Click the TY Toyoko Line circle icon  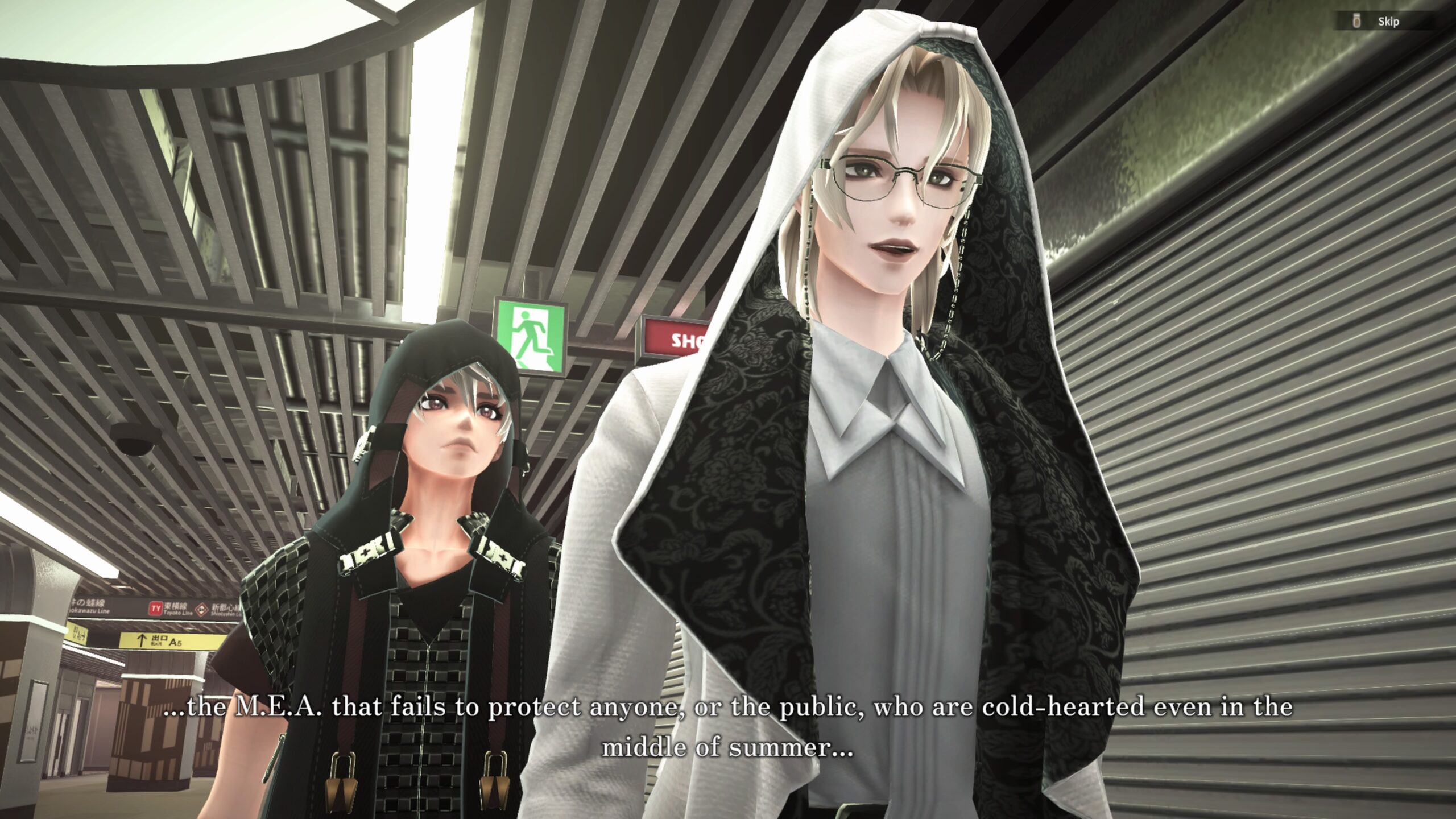[156, 607]
